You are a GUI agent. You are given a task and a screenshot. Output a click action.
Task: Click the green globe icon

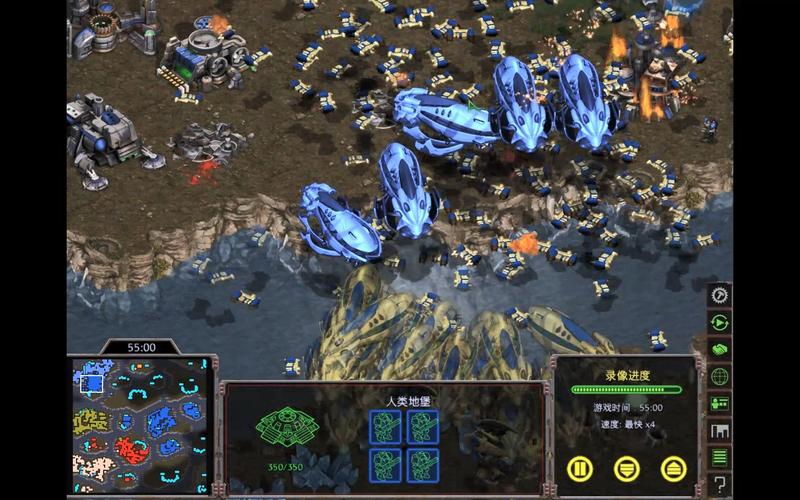pyautogui.click(x=719, y=377)
